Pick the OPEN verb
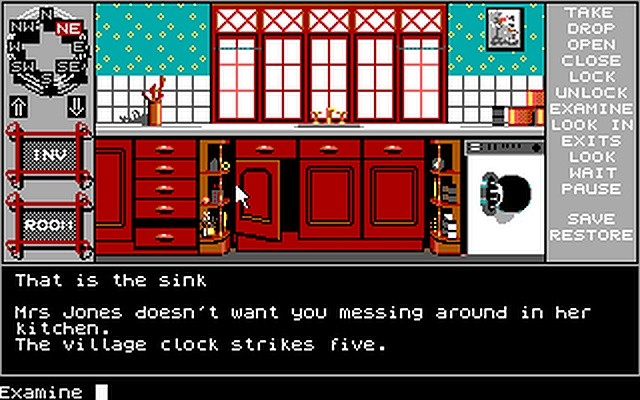The image size is (640, 400). pyautogui.click(x=588, y=44)
